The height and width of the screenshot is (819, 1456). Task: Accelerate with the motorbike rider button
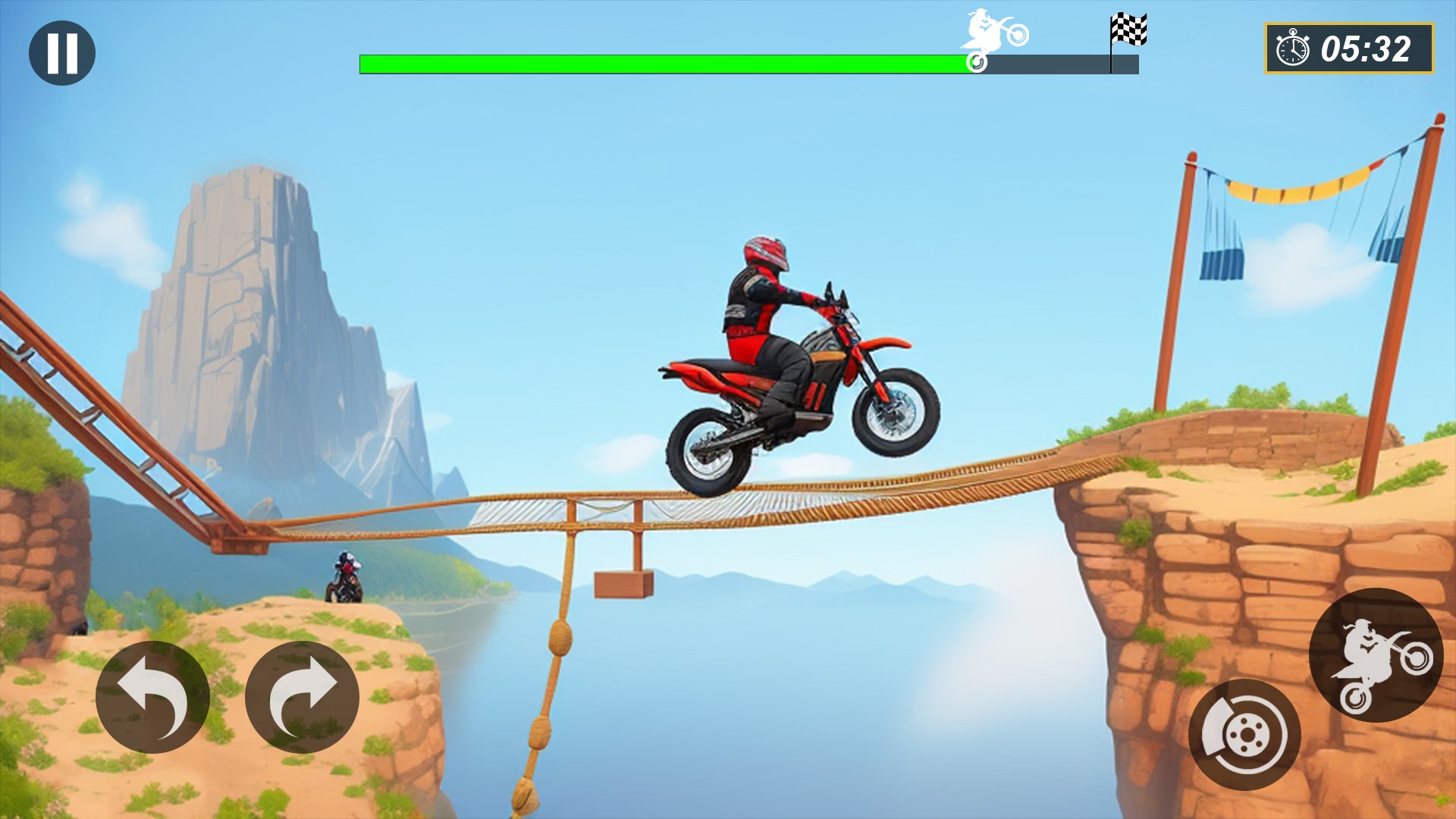pos(1376,655)
